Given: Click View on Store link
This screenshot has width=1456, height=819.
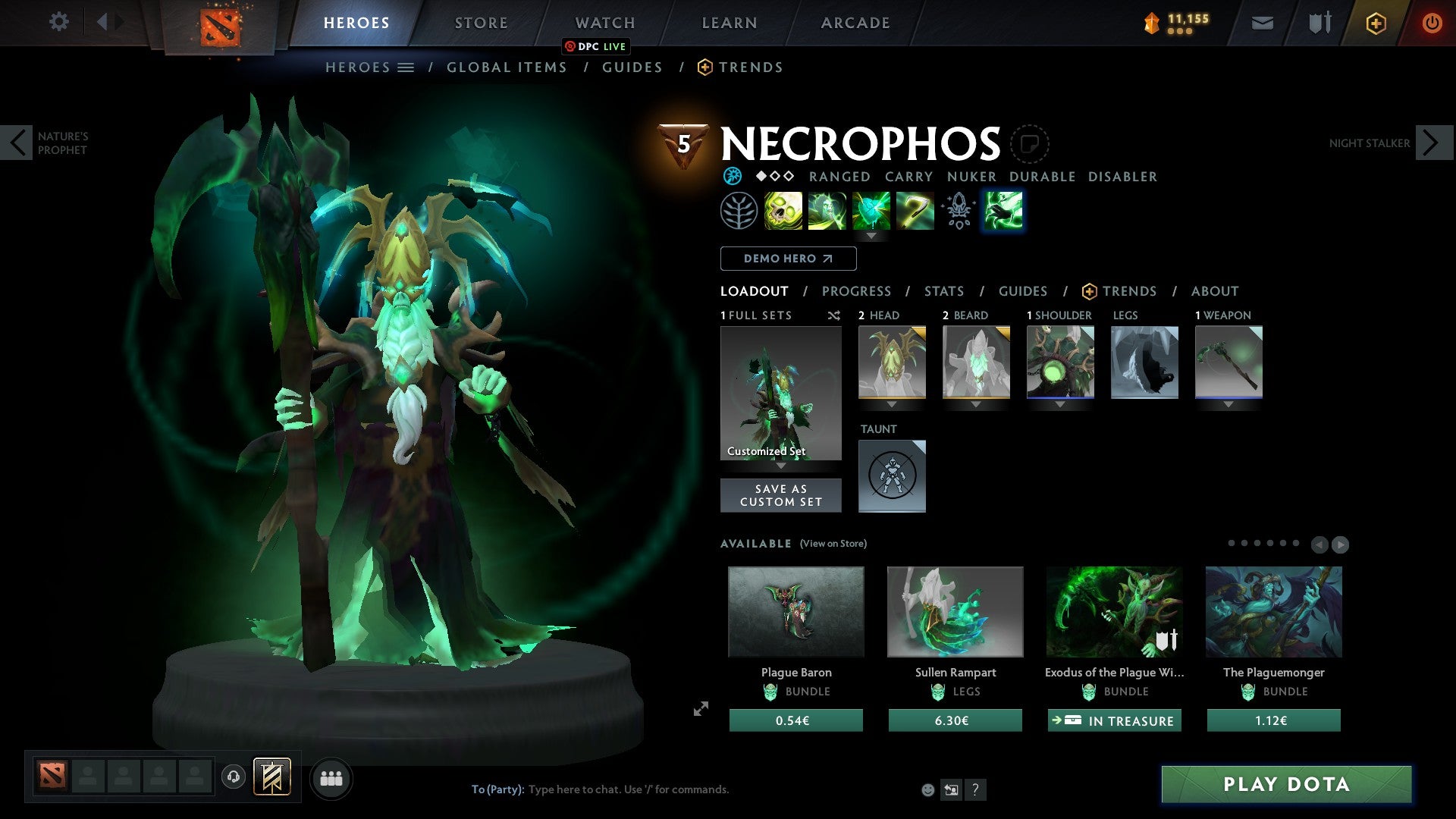Looking at the screenshot, I should click(833, 544).
